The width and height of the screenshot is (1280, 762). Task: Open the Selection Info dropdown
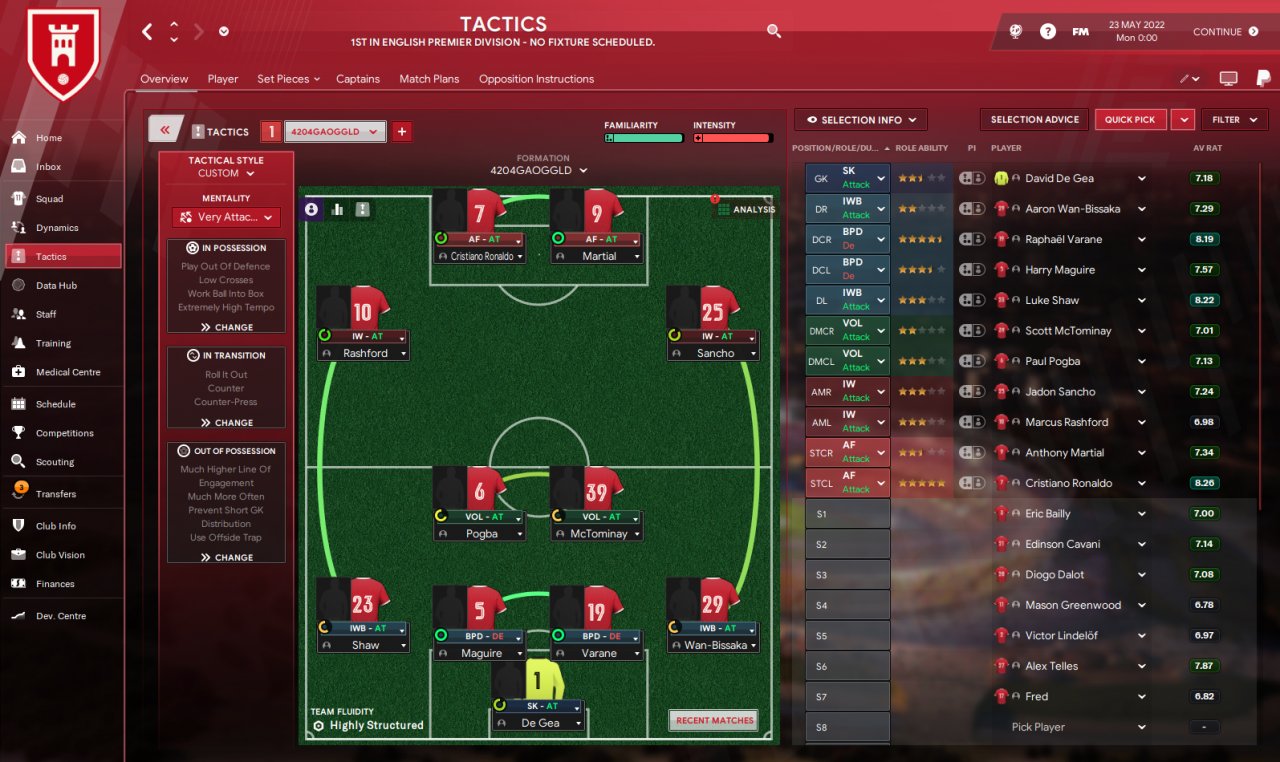tap(861, 120)
